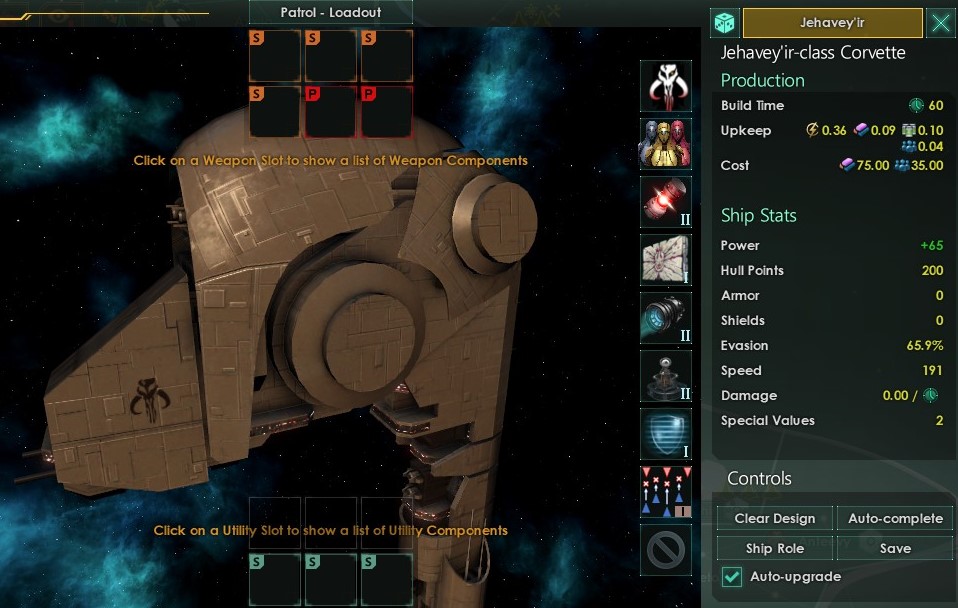Open the Ship Role options
The height and width of the screenshot is (608, 958).
point(774,548)
